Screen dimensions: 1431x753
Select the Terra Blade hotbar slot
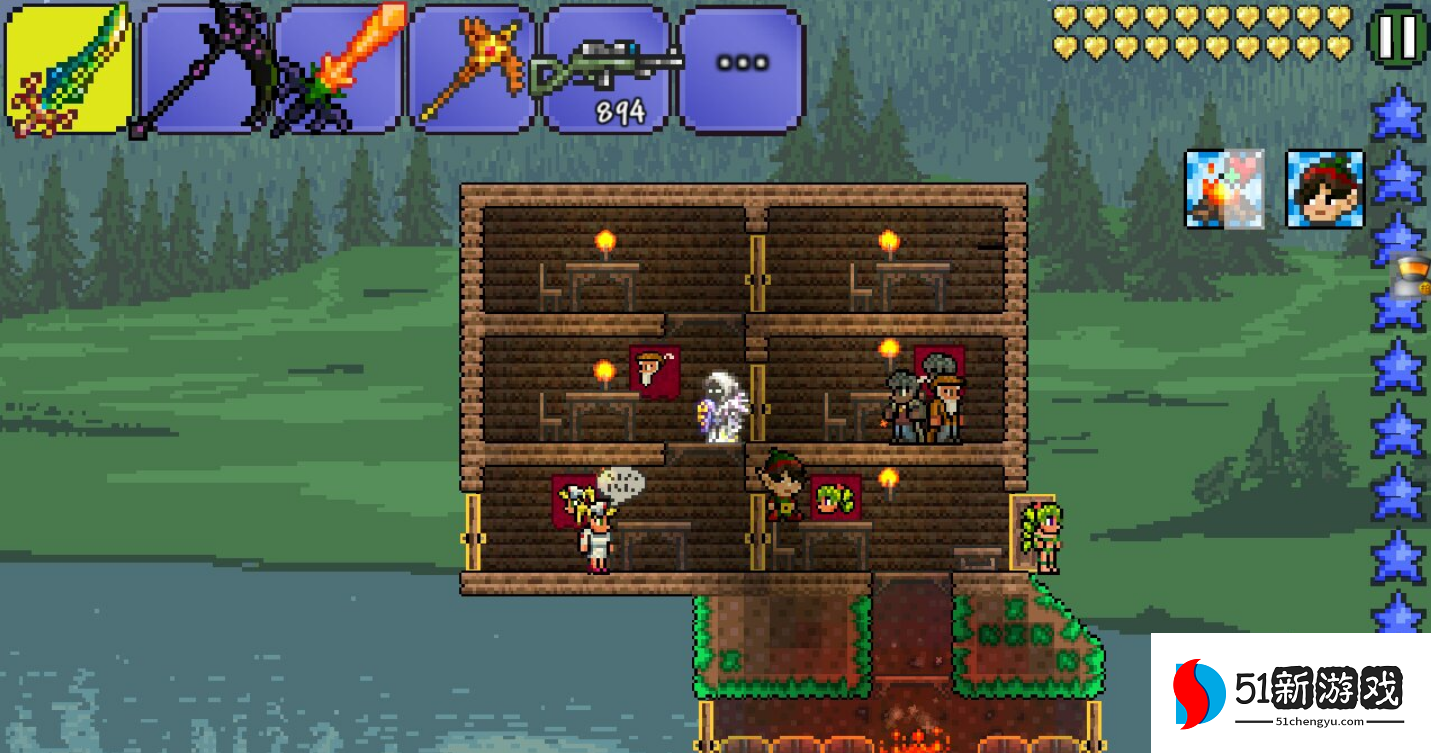tap(68, 70)
